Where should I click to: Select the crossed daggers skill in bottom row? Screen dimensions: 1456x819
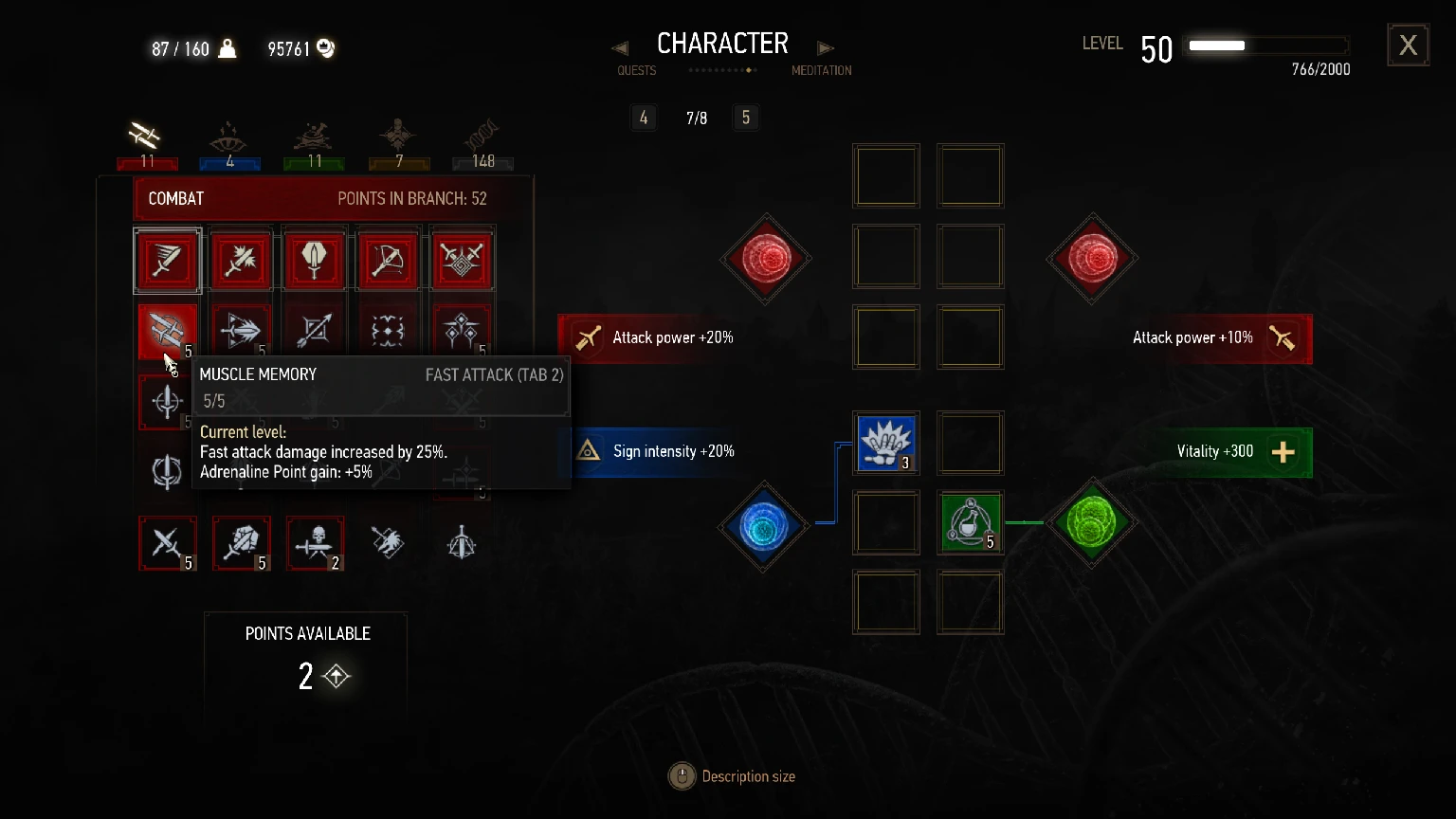pos(168,543)
